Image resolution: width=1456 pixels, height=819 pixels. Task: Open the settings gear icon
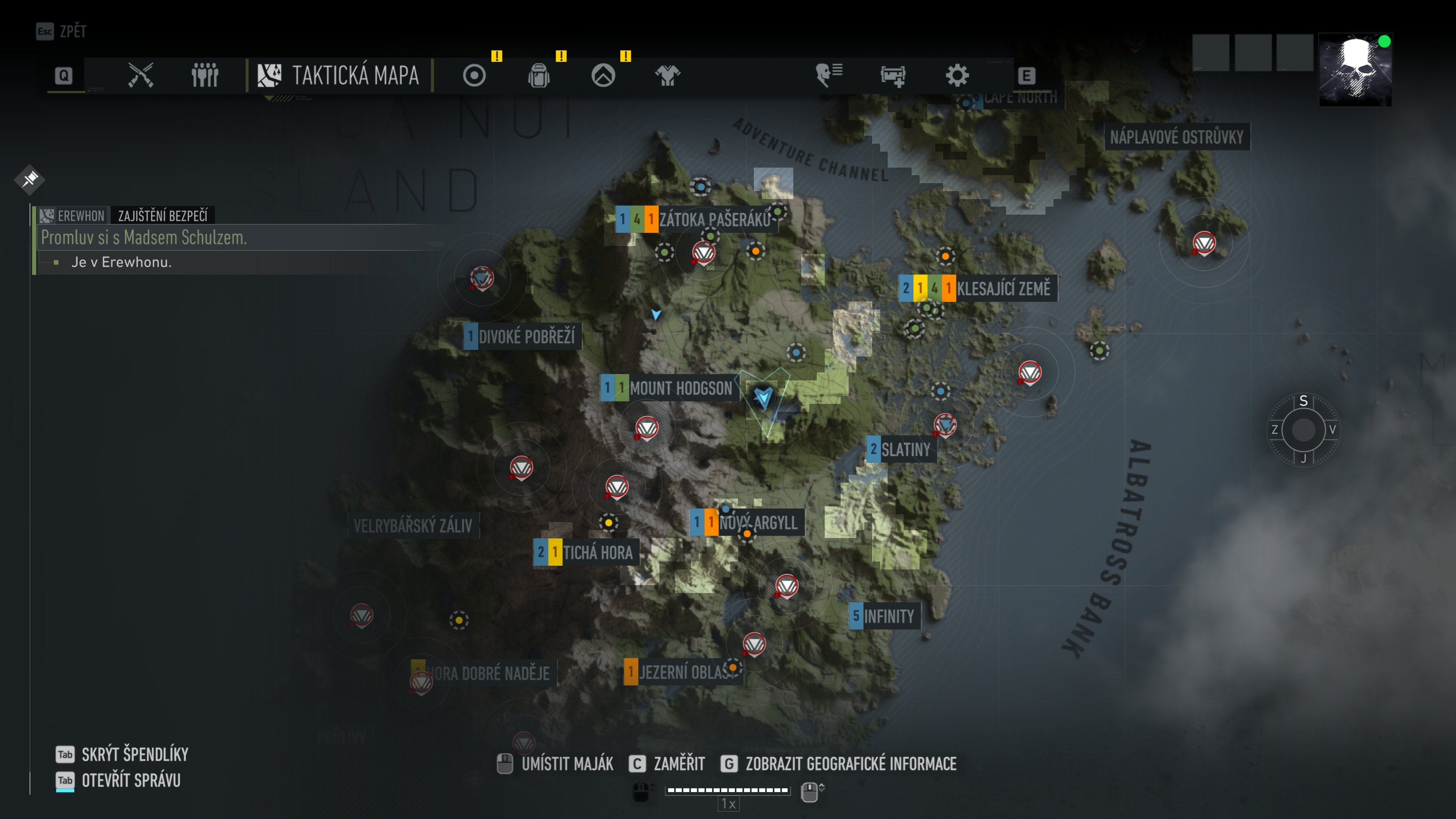[x=956, y=75]
